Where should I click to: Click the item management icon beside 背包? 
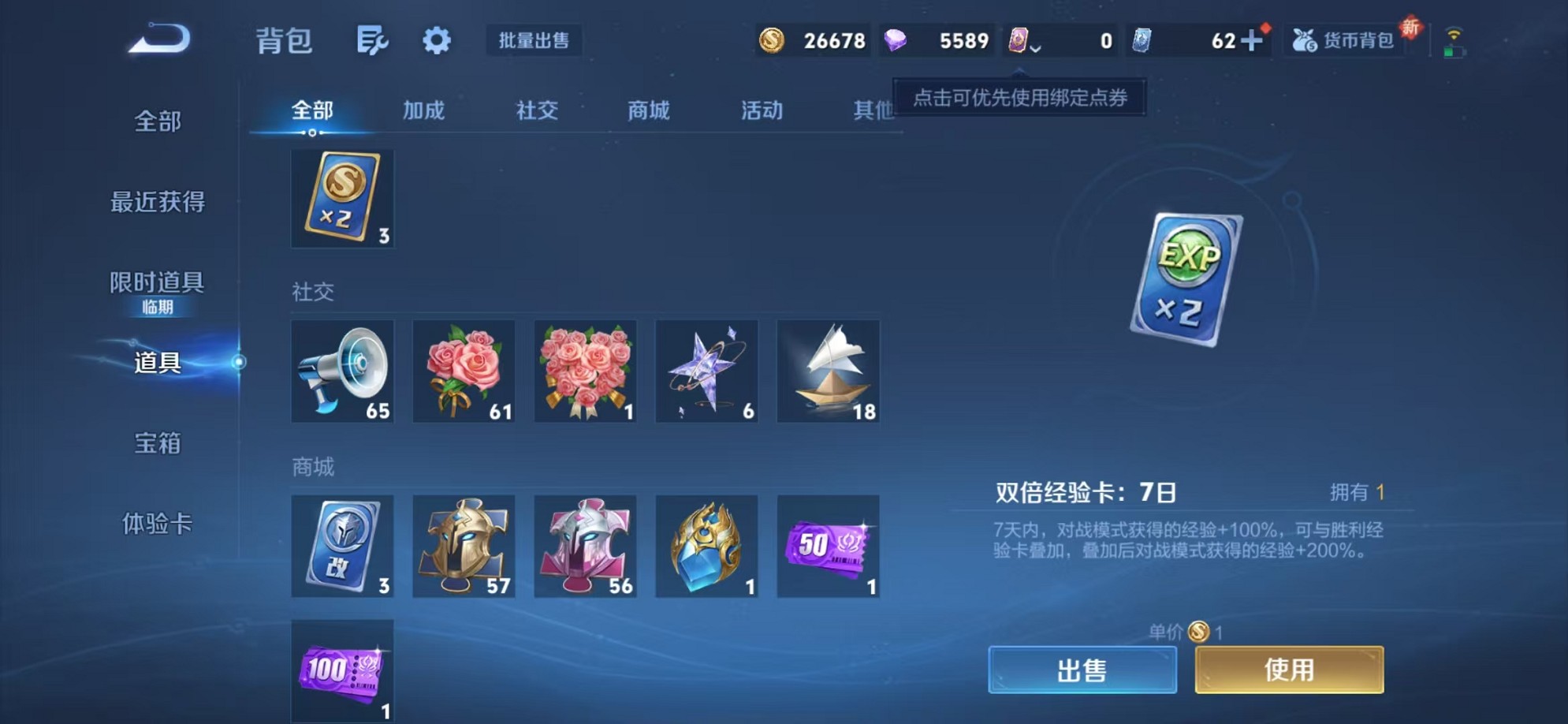coord(373,41)
